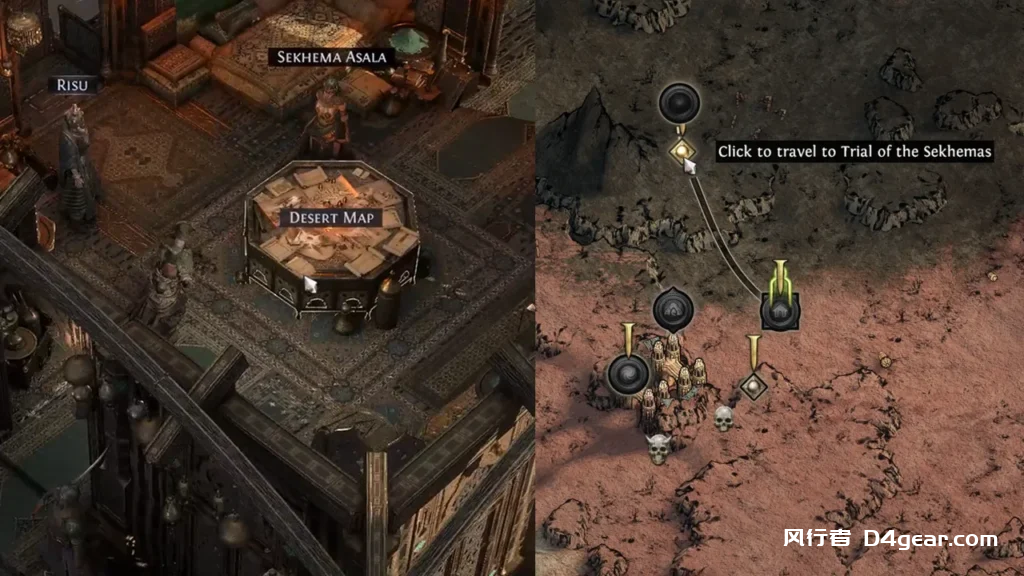Select the green-highlighted map node
The width and height of the screenshot is (1024, 576).
[779, 310]
